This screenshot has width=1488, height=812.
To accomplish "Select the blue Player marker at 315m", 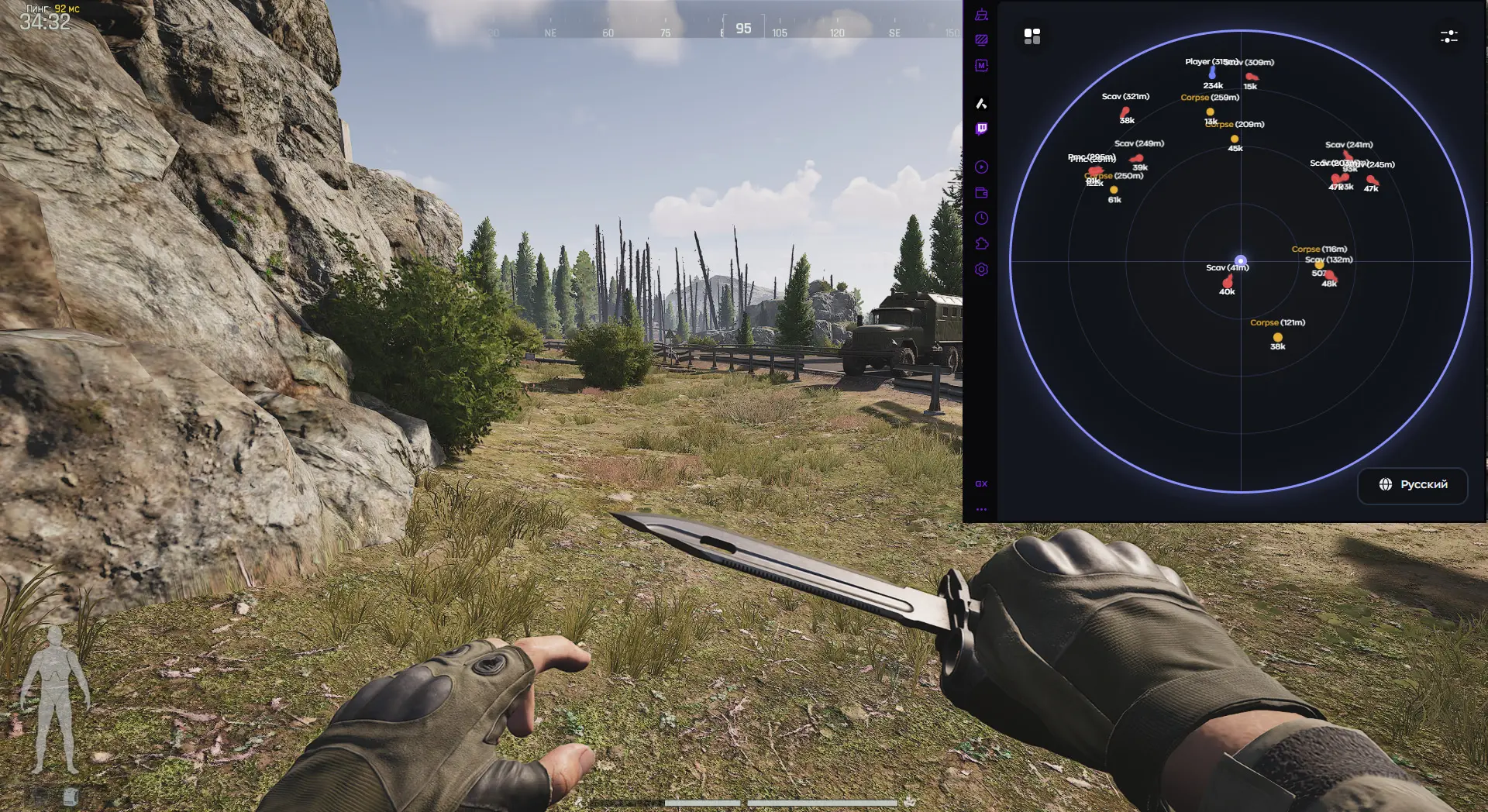I will point(1212,74).
